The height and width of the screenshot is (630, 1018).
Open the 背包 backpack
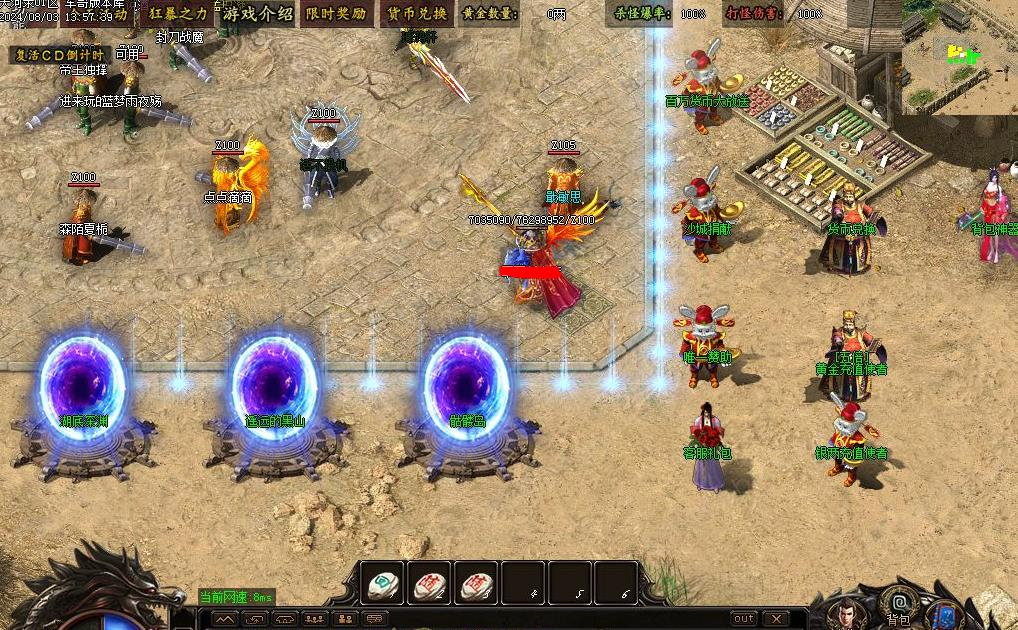898,603
